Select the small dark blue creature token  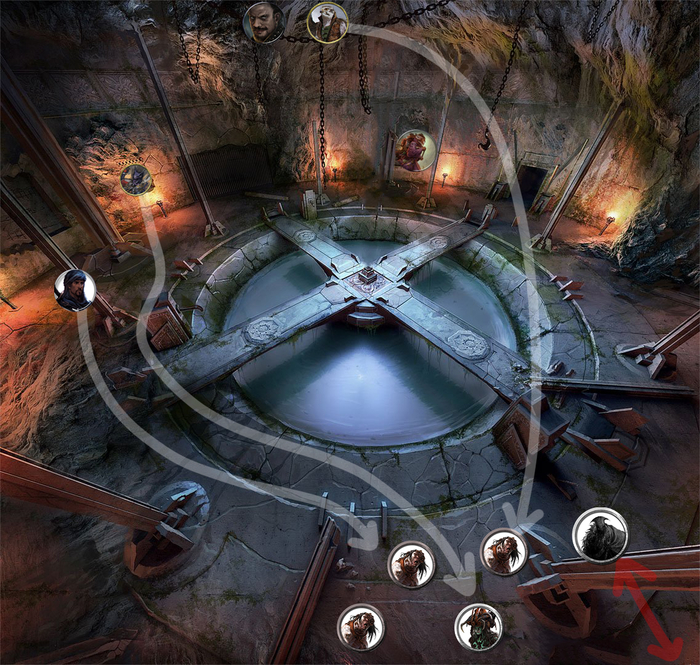pos(136,179)
